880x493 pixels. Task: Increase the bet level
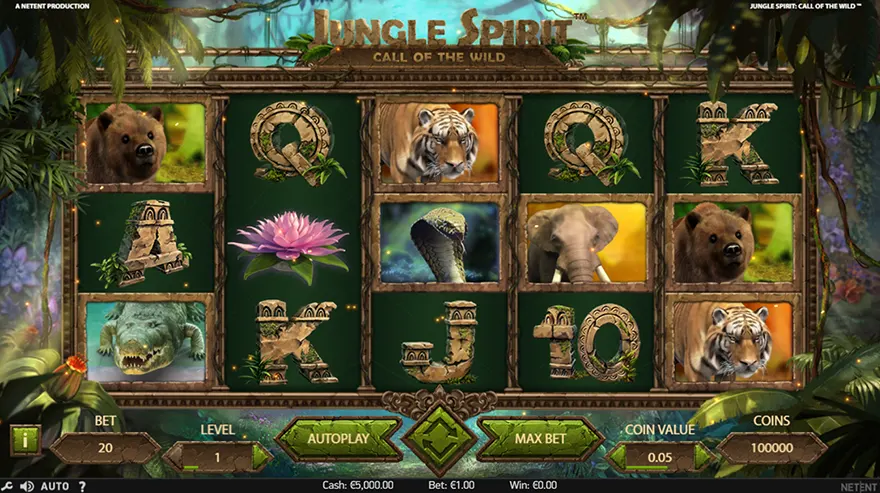(x=260, y=456)
